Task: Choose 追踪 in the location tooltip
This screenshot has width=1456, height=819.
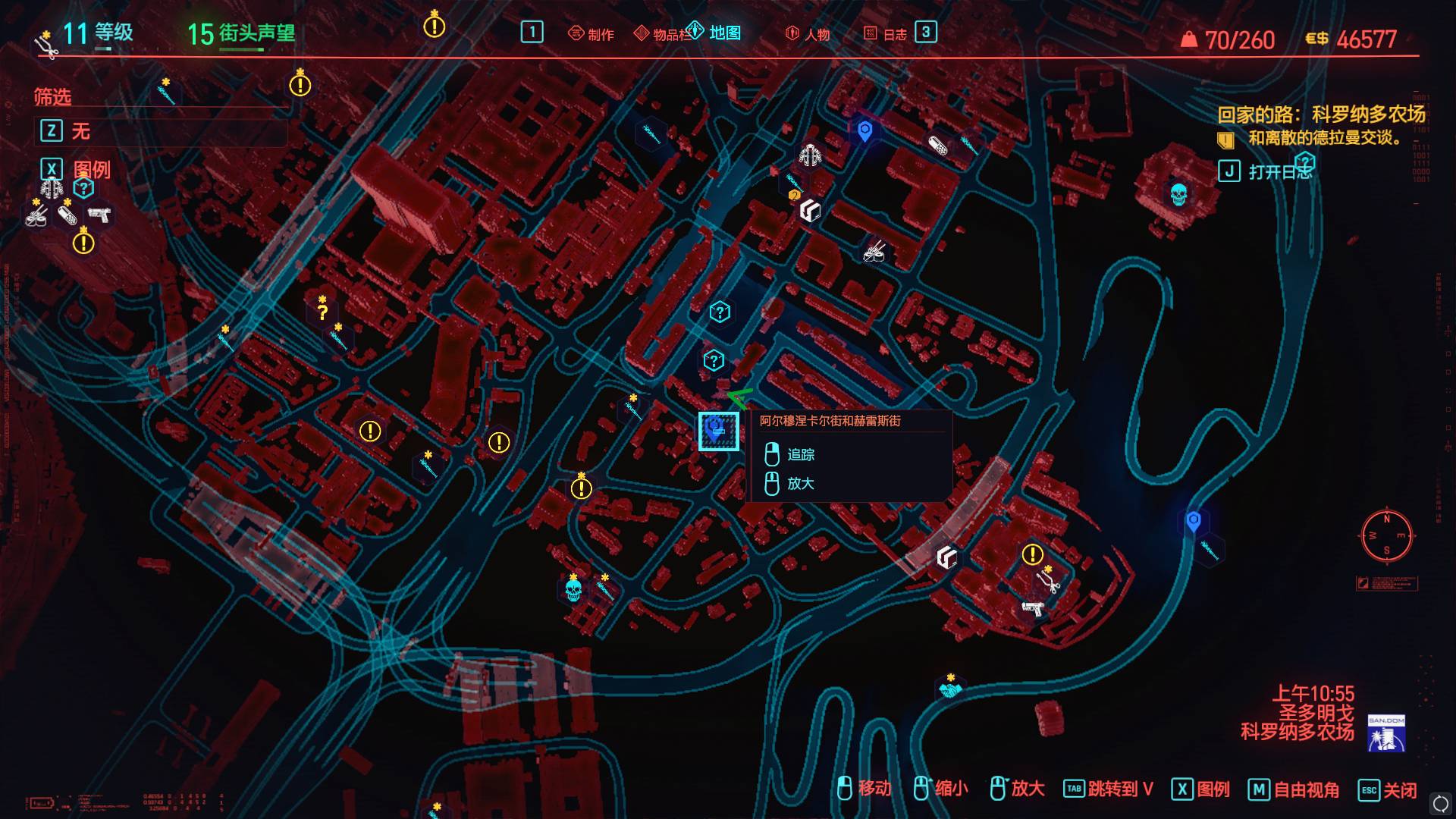Action: pos(801,454)
